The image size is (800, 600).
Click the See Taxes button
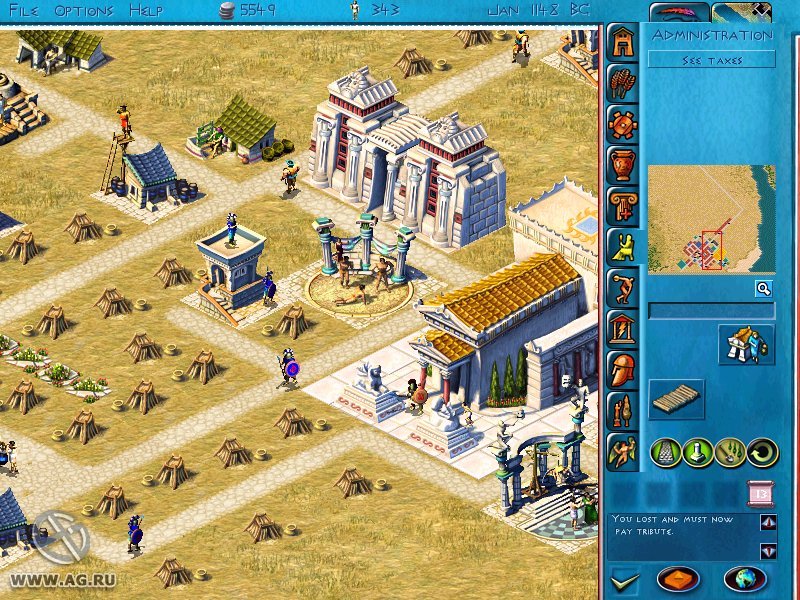pyautogui.click(x=711, y=61)
